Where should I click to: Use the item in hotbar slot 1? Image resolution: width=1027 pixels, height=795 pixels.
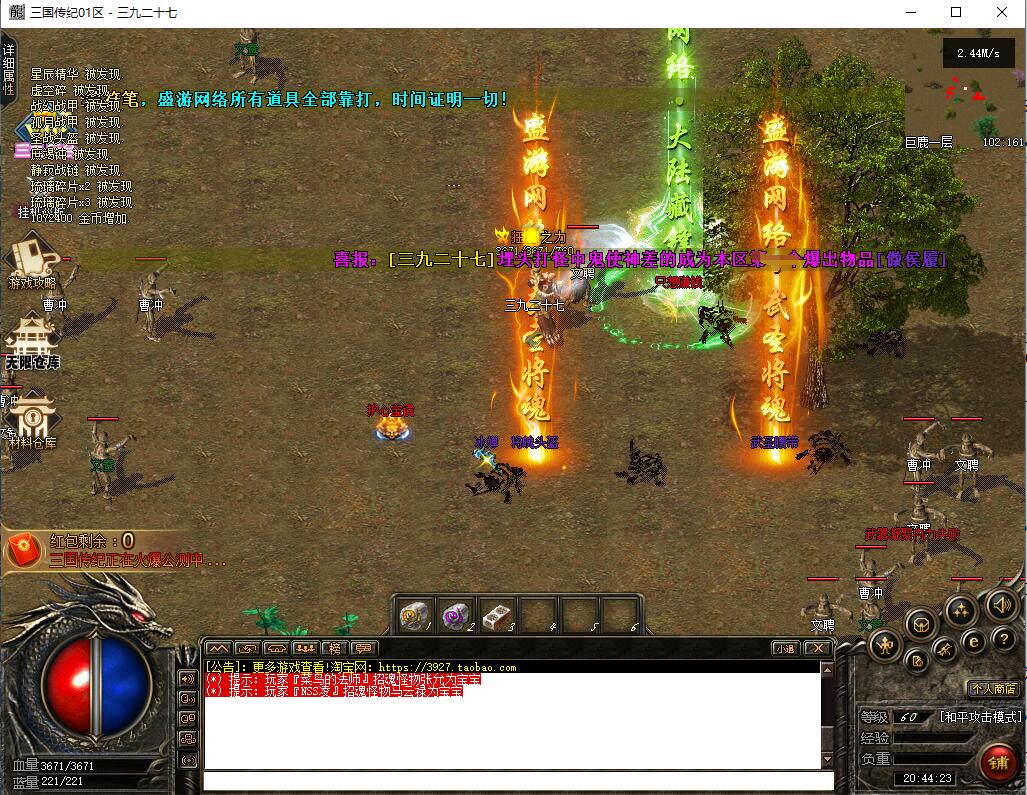coord(414,615)
